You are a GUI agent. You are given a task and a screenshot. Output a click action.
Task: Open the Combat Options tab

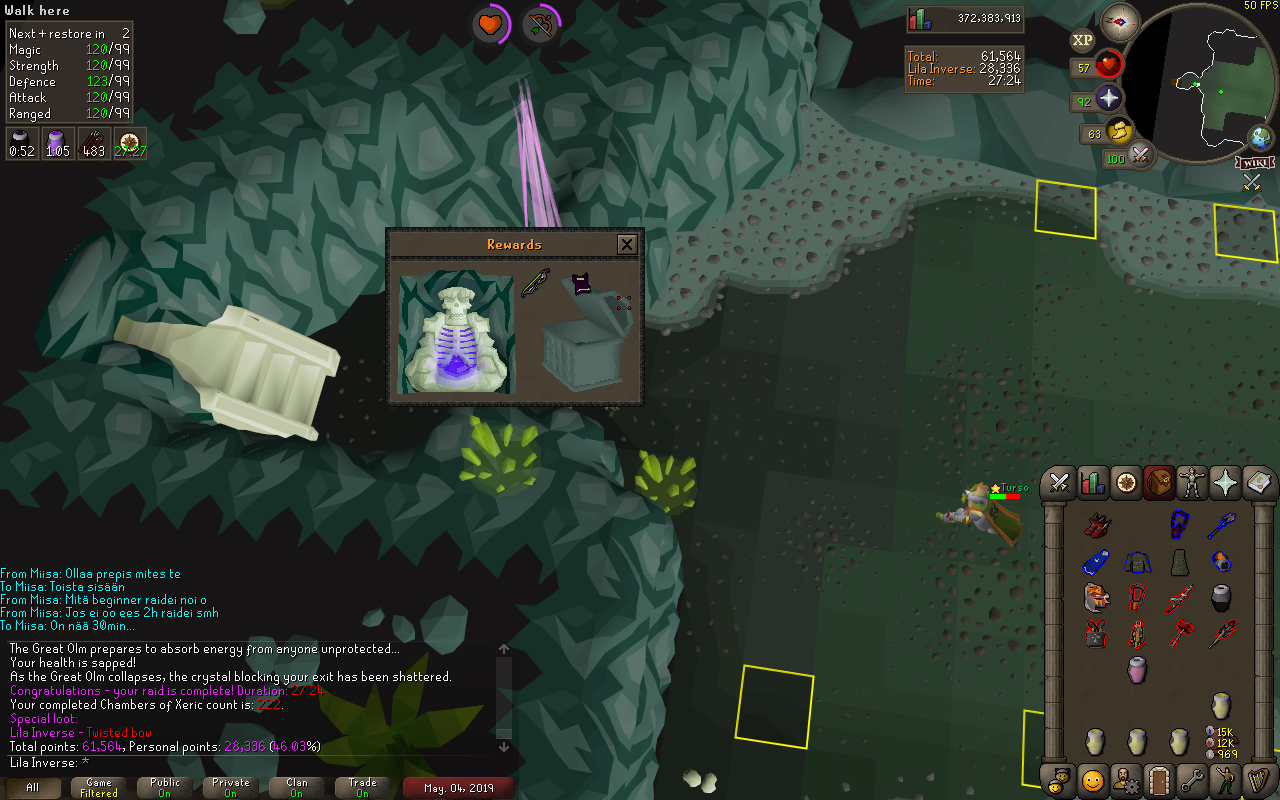click(1060, 484)
